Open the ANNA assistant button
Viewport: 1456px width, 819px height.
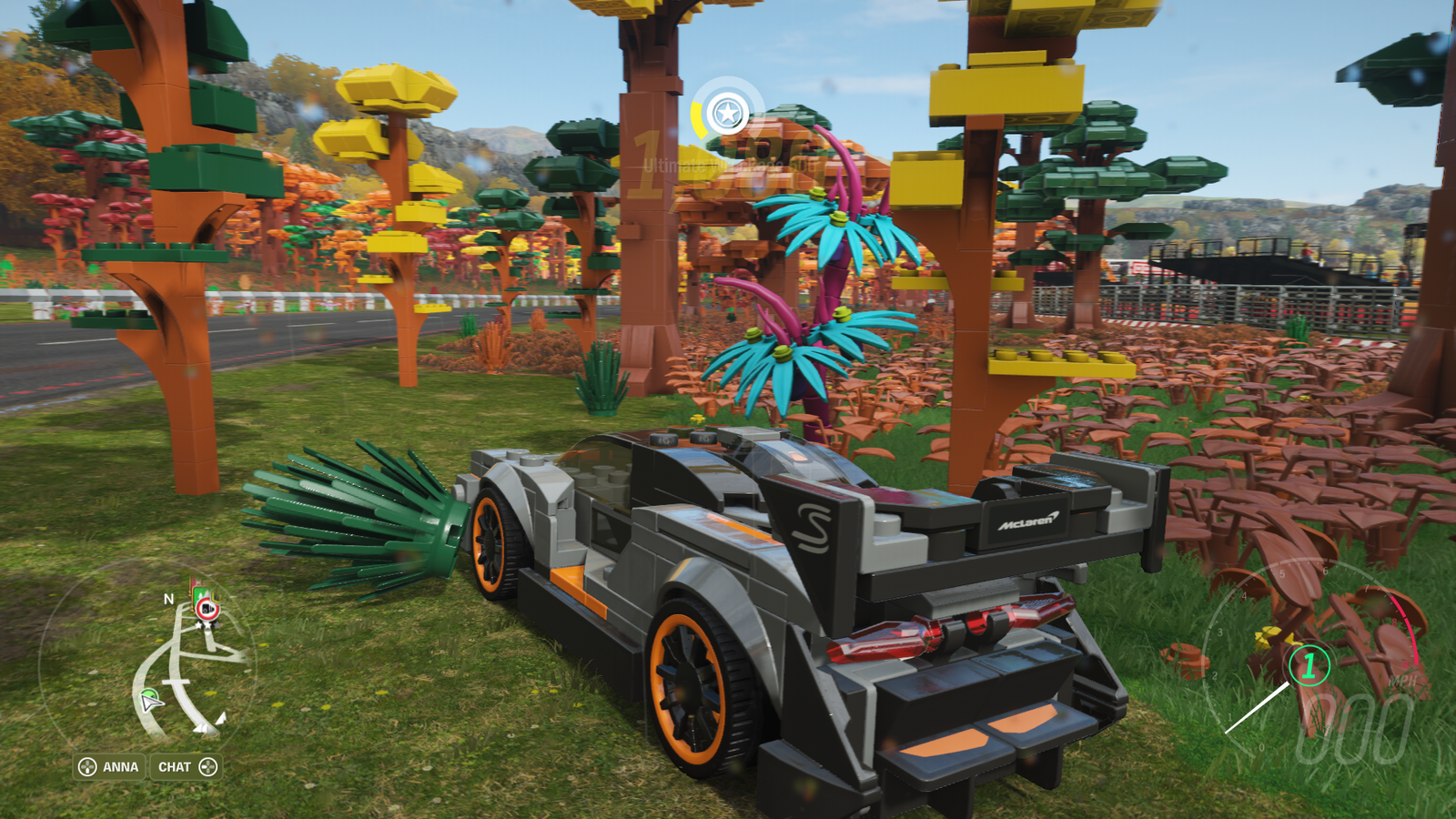coord(109,767)
